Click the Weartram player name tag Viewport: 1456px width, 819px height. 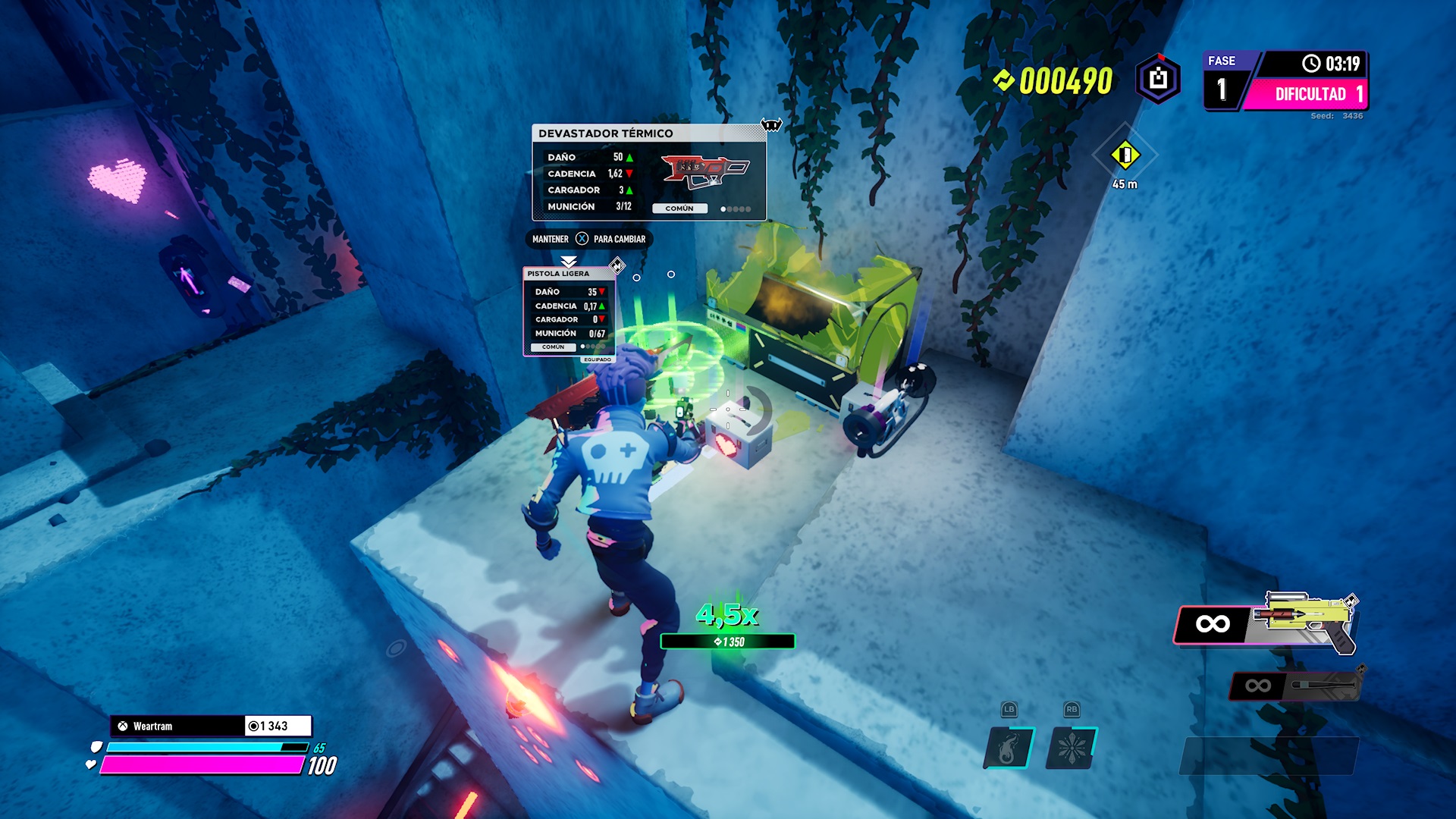click(x=178, y=726)
